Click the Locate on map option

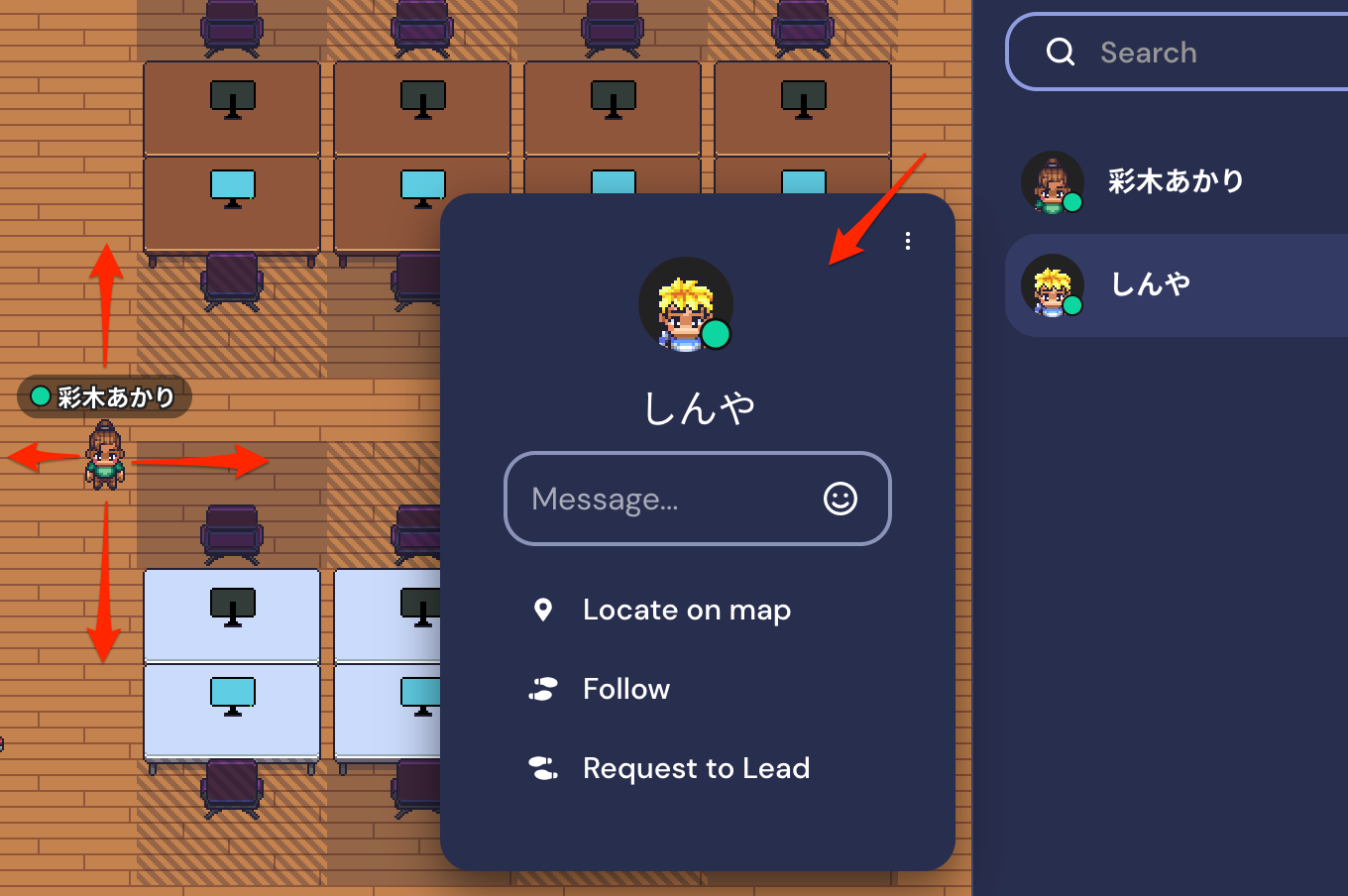coord(687,610)
